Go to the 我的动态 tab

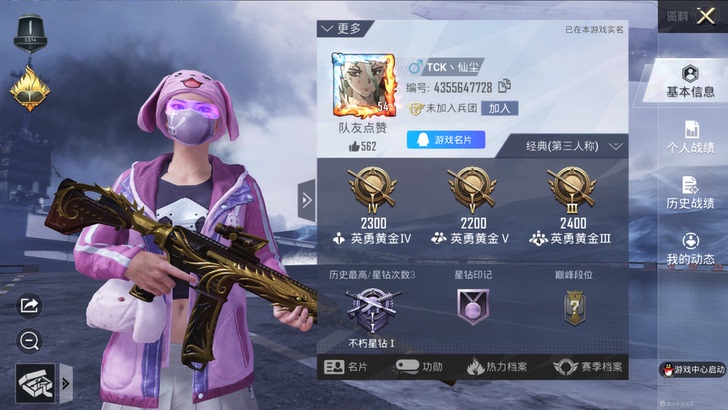[690, 249]
